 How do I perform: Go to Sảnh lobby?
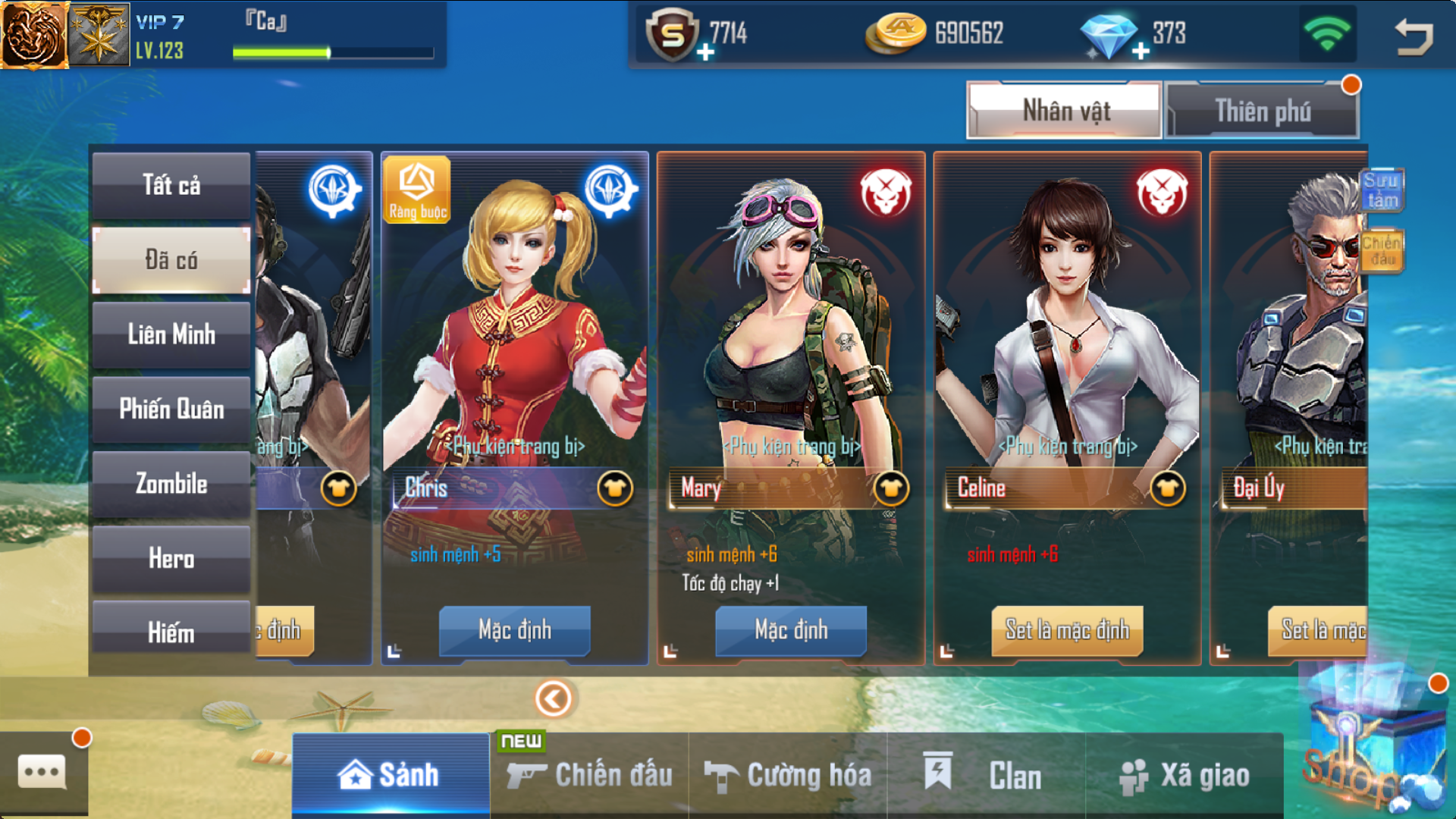point(391,775)
